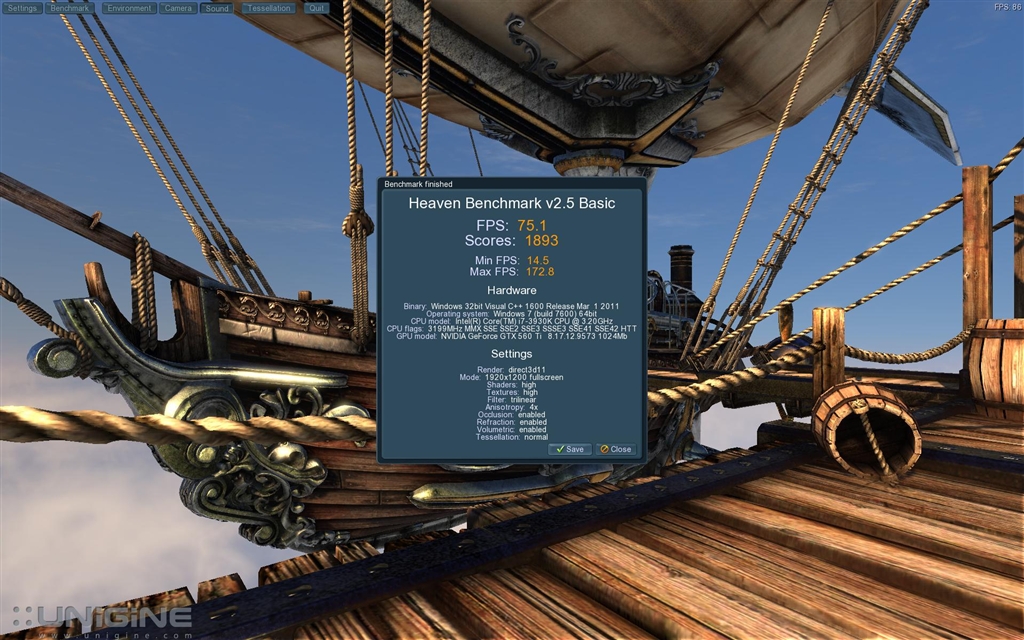Open the Environment options

coord(129,8)
